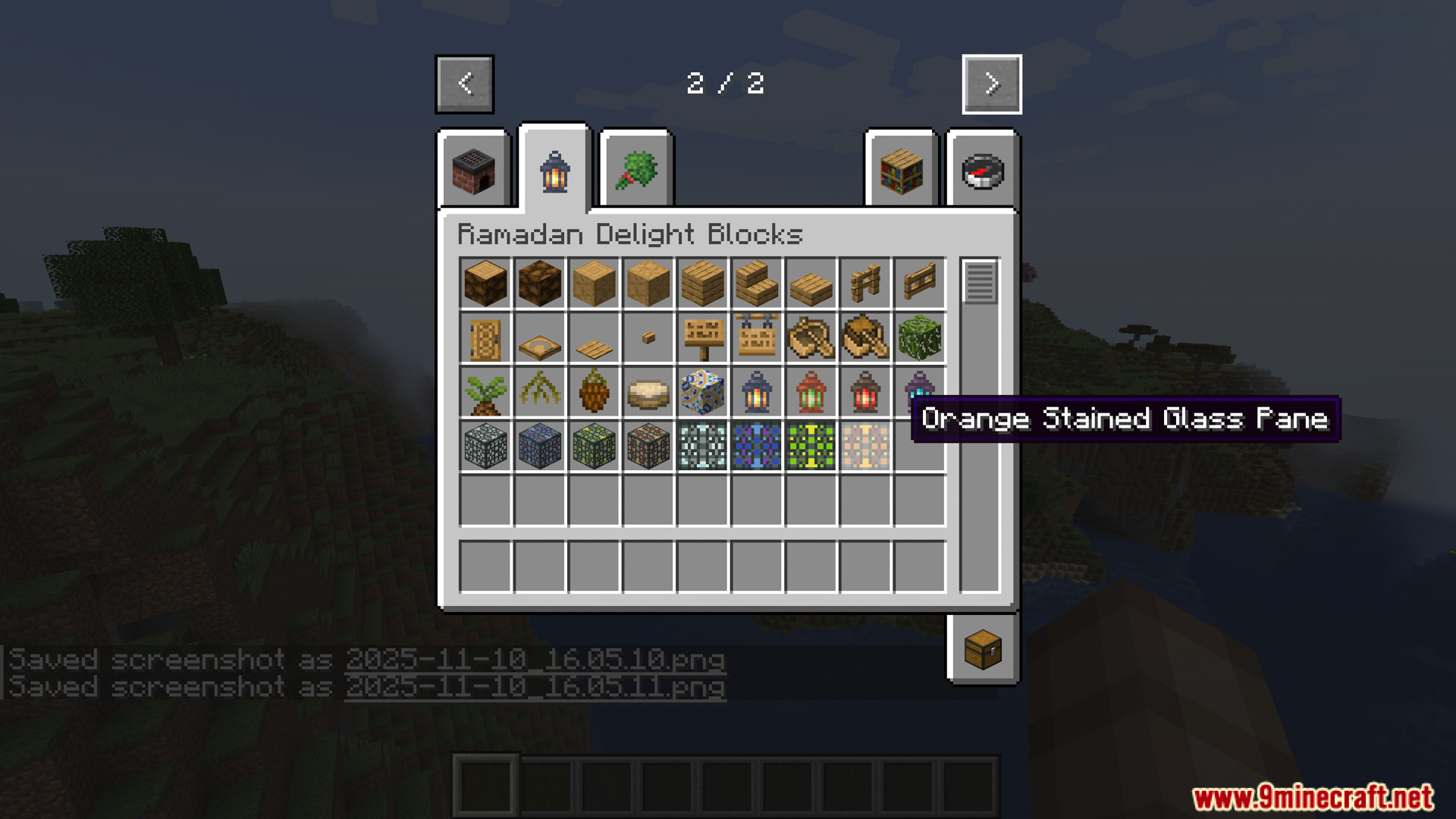Pick the green and yellow glass pane
1456x819 pixels.
811,447
